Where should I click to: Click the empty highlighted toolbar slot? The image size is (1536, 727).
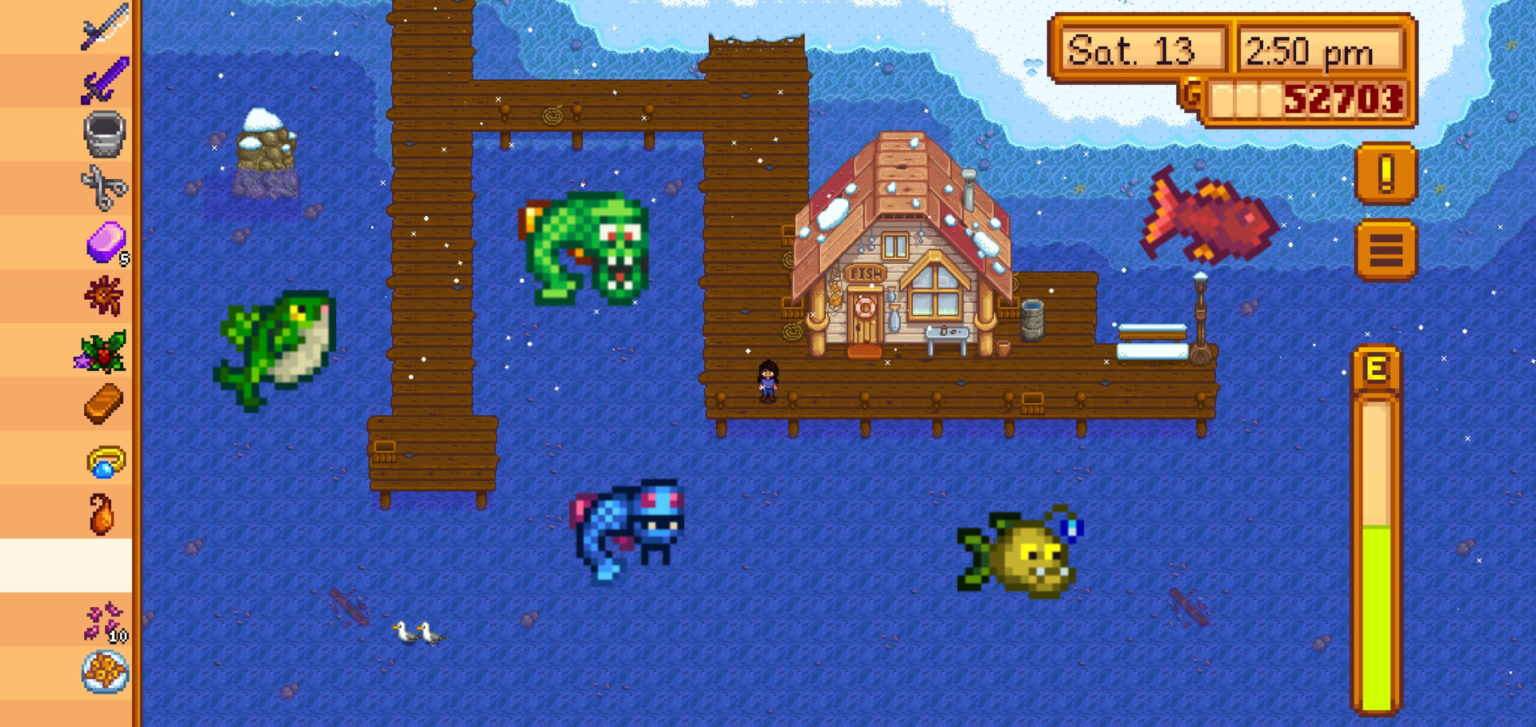105,563
